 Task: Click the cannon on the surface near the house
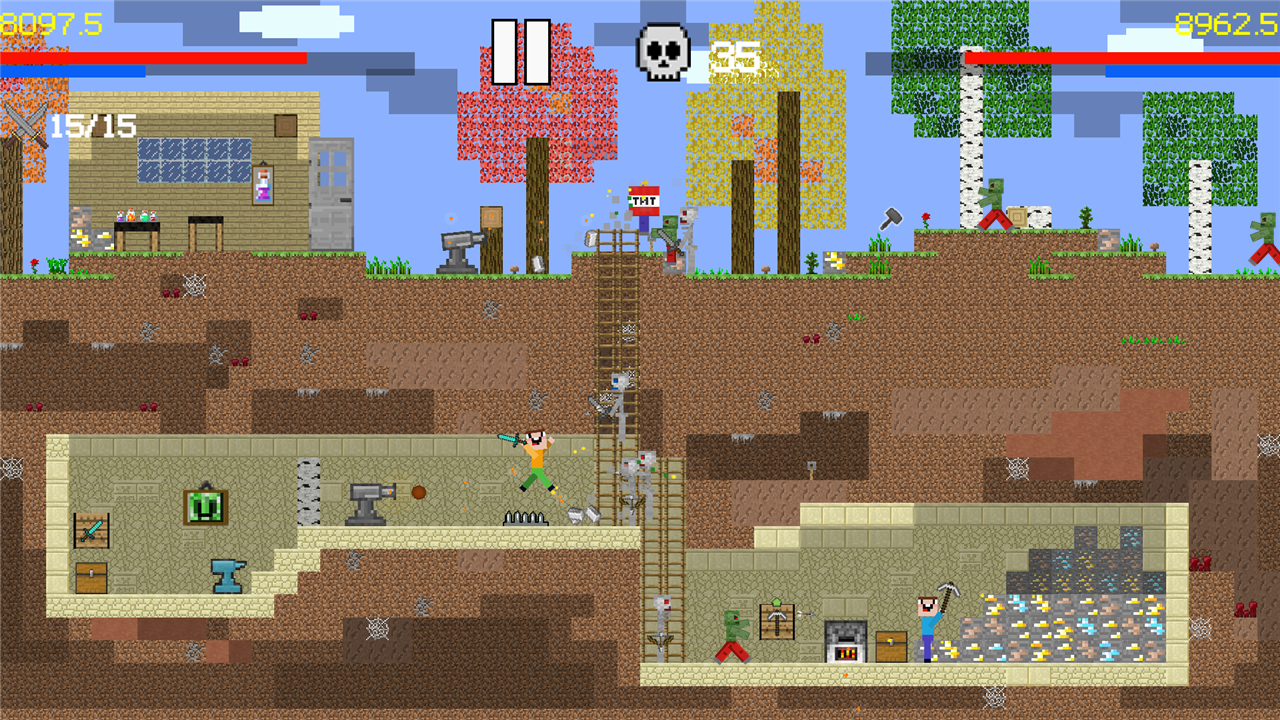456,243
